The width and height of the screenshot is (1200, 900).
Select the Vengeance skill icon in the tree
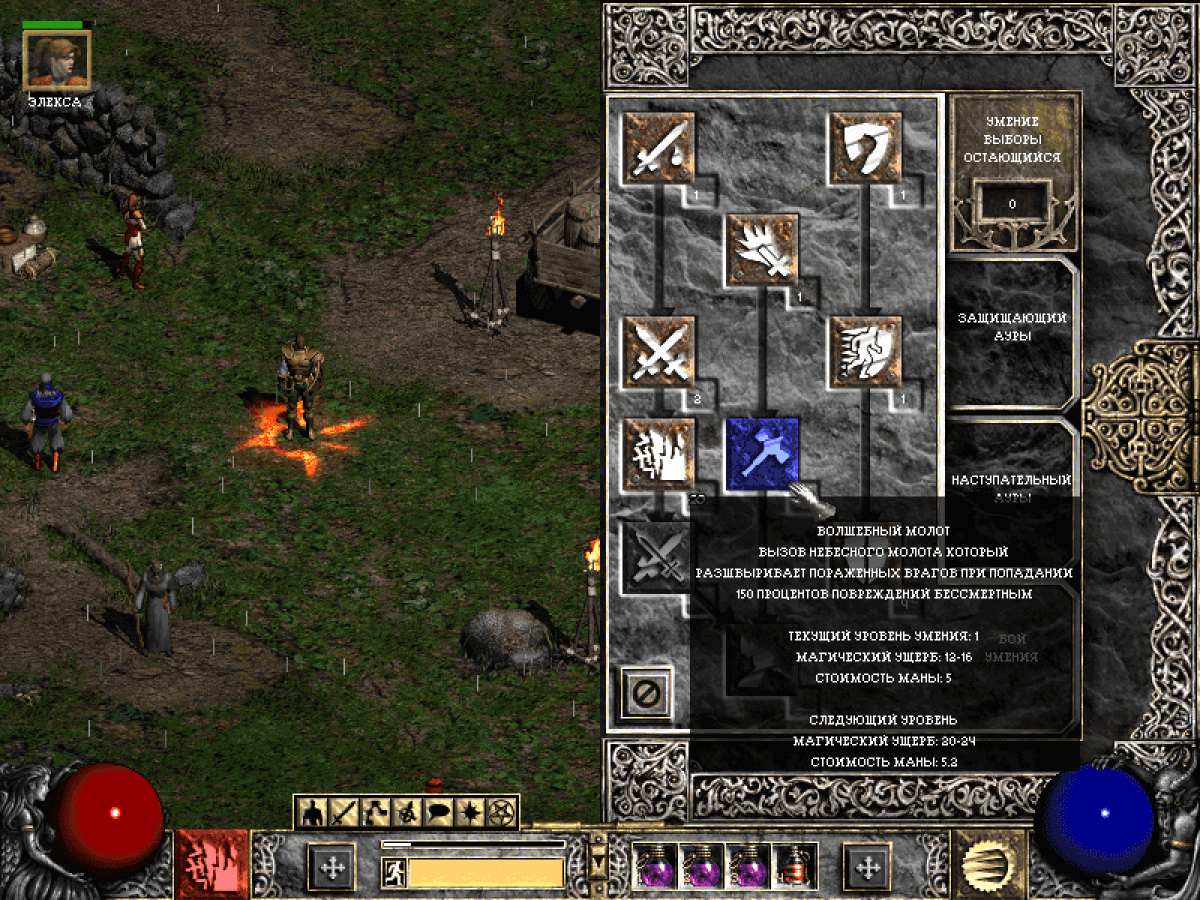659,454
